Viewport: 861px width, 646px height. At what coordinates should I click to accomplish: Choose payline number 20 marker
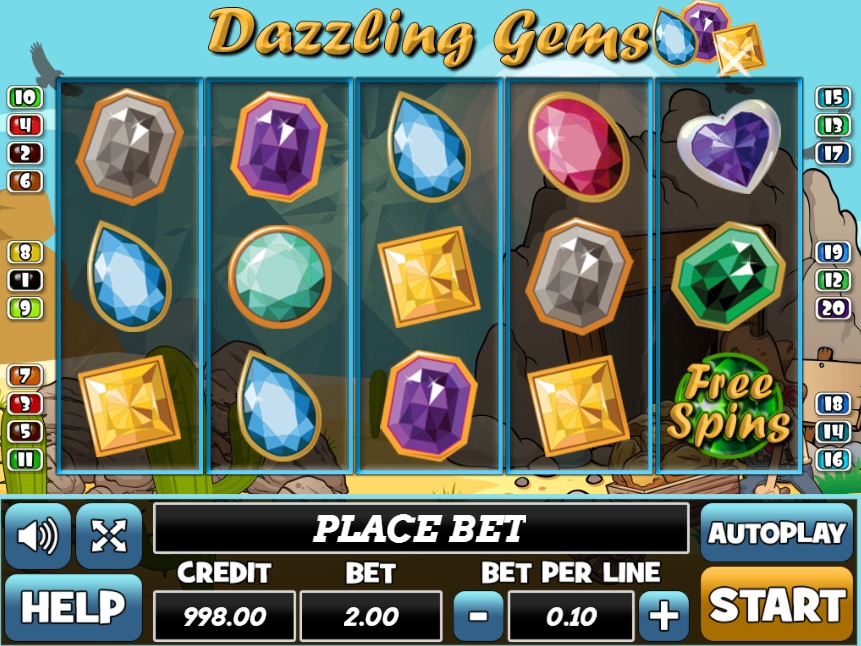pyautogui.click(x=832, y=308)
